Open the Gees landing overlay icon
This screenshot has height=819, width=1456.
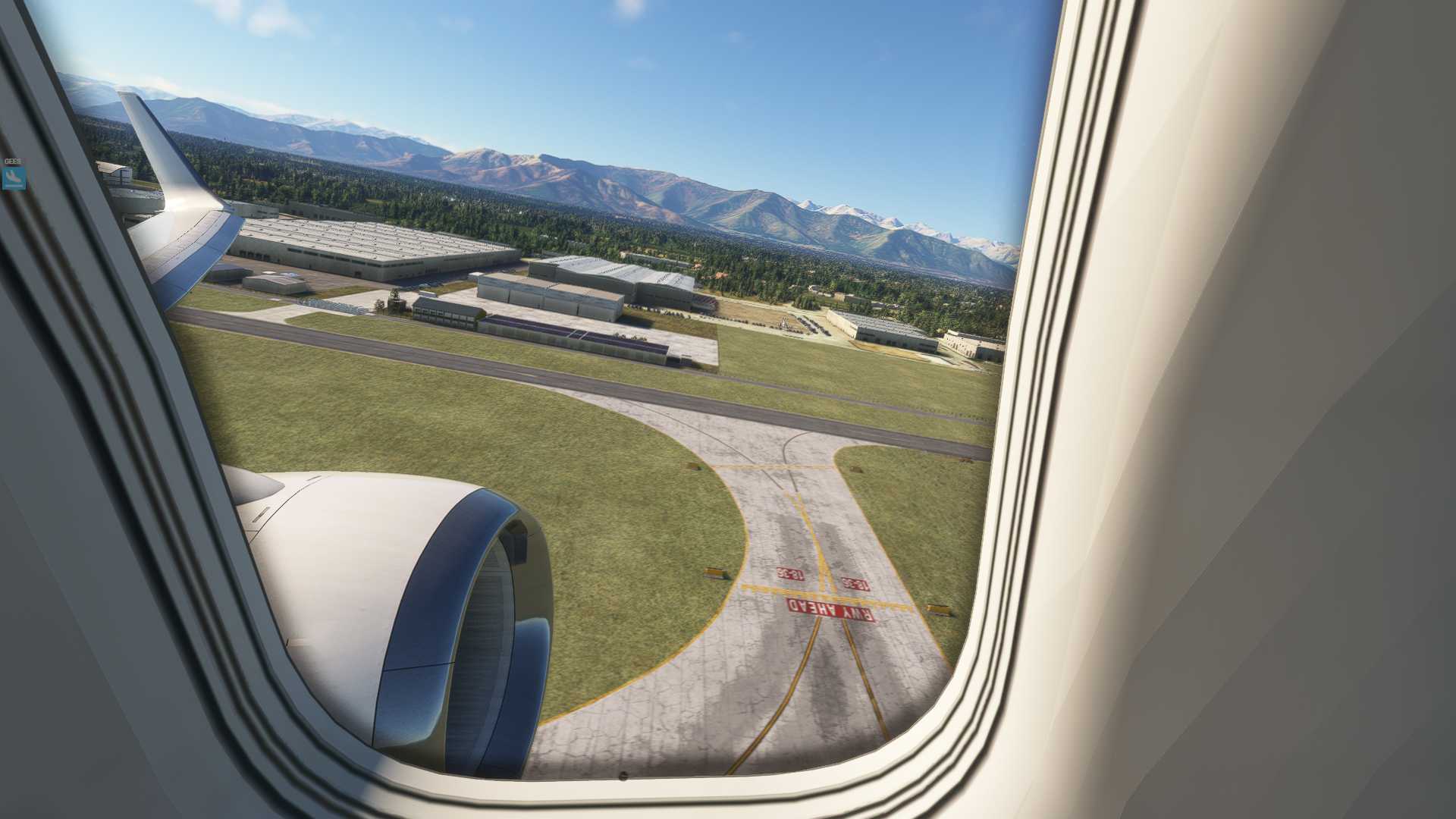(14, 177)
